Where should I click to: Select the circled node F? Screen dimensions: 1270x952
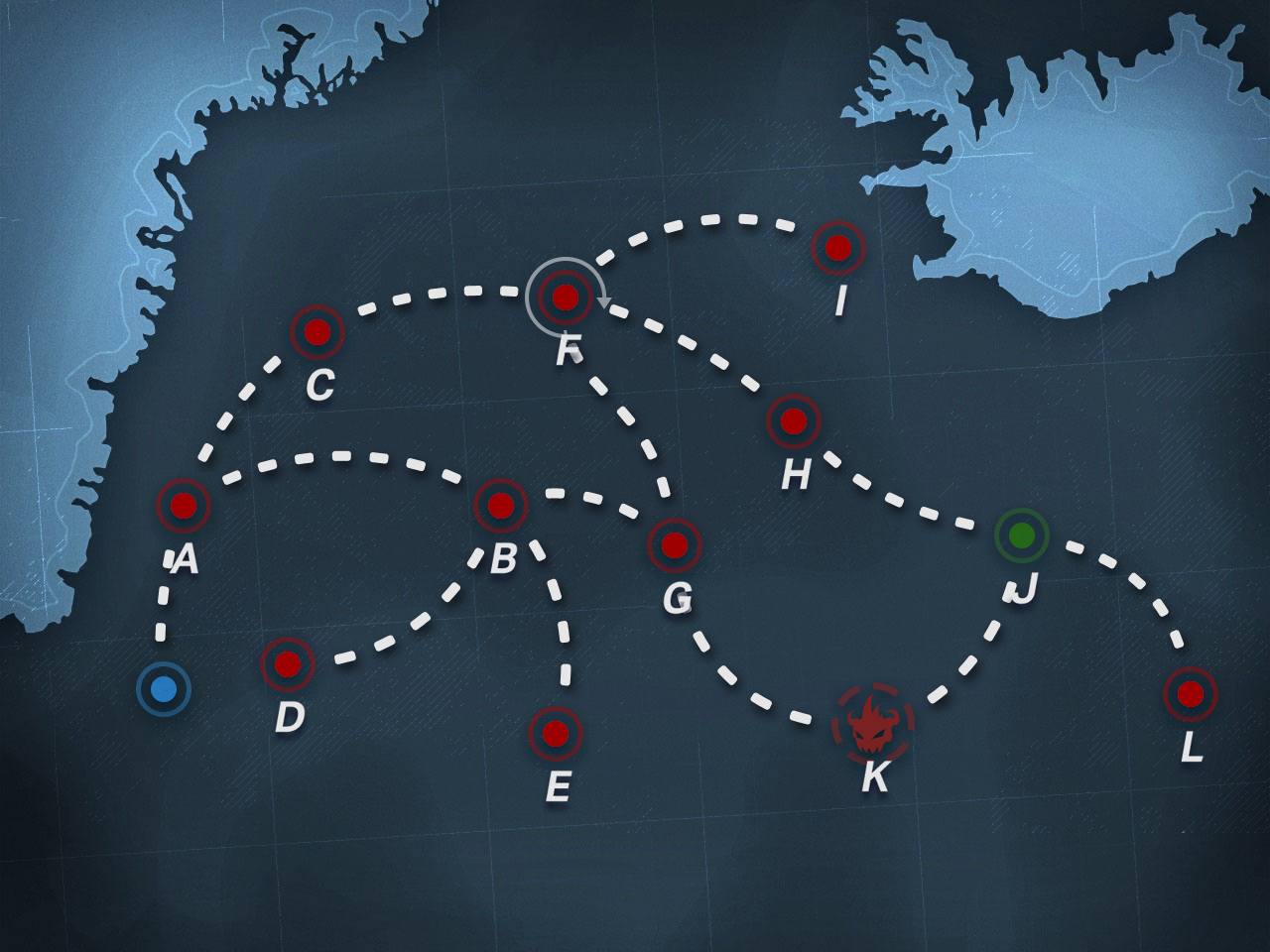point(565,297)
